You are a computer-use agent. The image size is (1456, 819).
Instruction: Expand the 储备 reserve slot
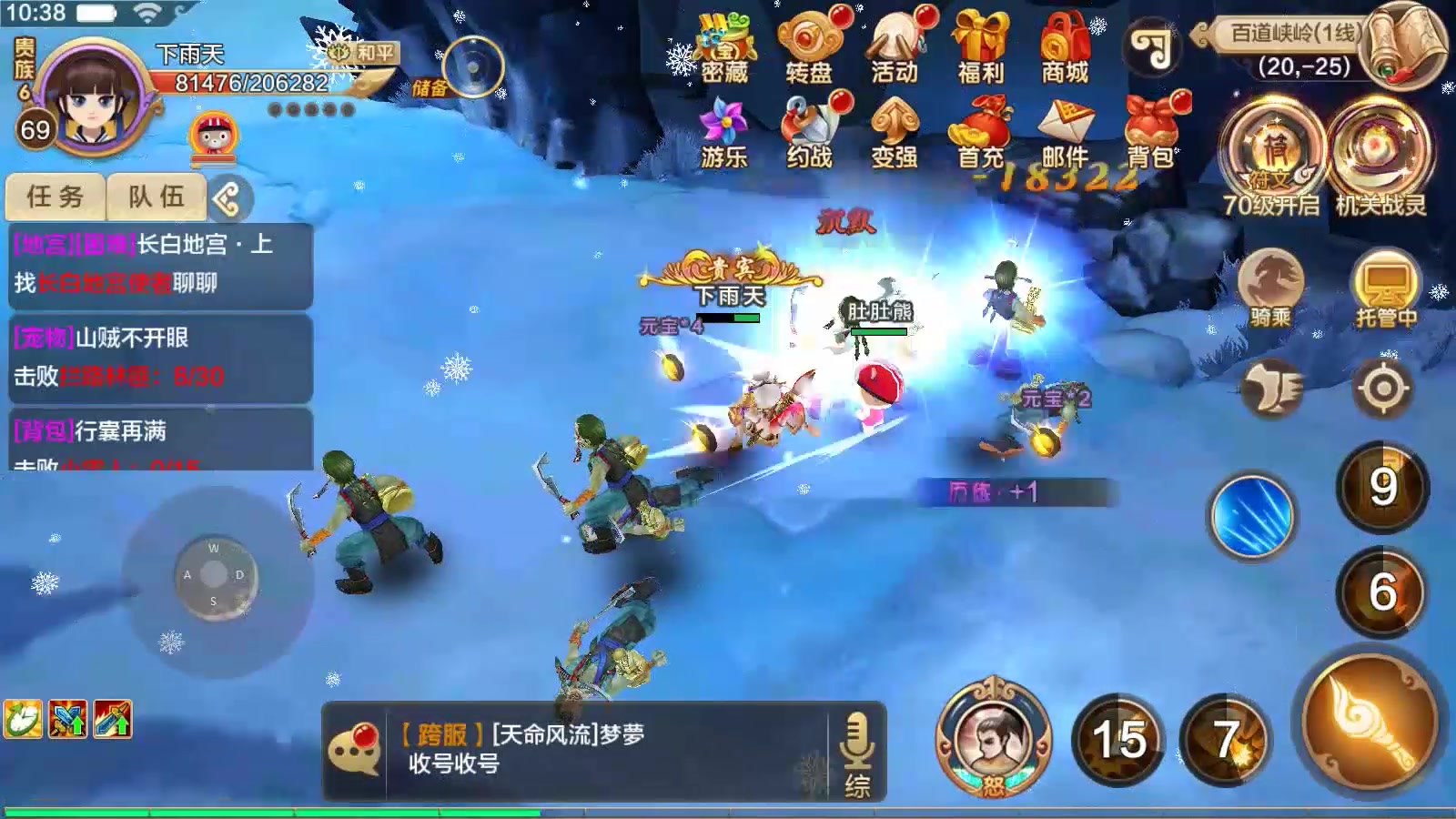pyautogui.click(x=472, y=66)
